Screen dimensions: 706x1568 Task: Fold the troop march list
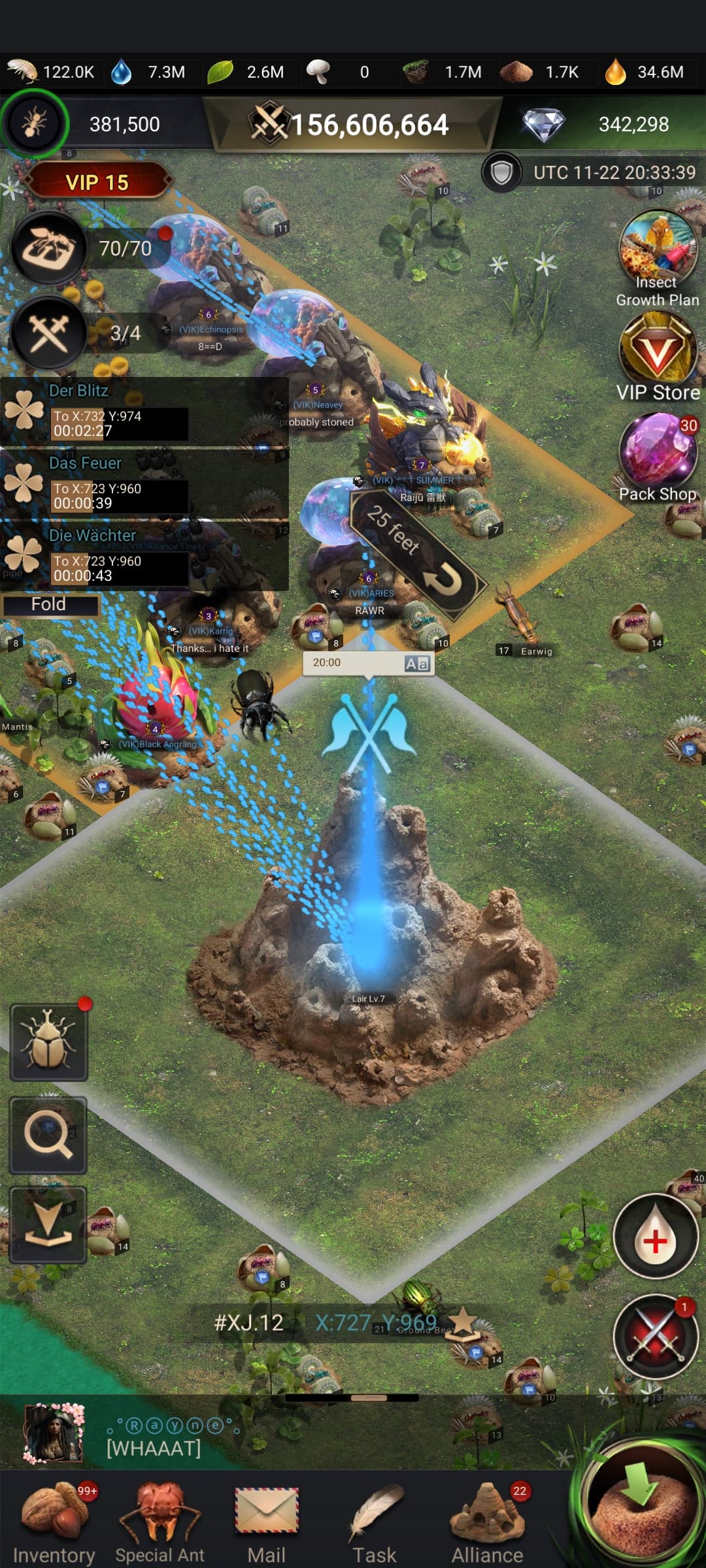click(x=49, y=604)
